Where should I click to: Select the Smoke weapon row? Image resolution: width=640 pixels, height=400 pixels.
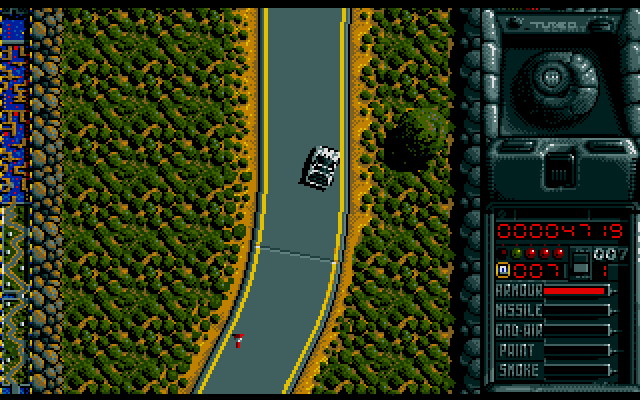click(x=553, y=370)
